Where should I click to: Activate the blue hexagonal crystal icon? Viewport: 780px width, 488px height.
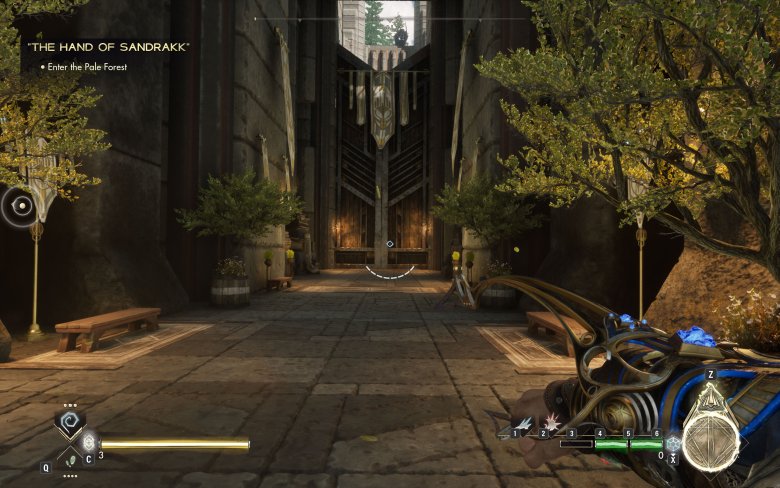click(x=673, y=443)
